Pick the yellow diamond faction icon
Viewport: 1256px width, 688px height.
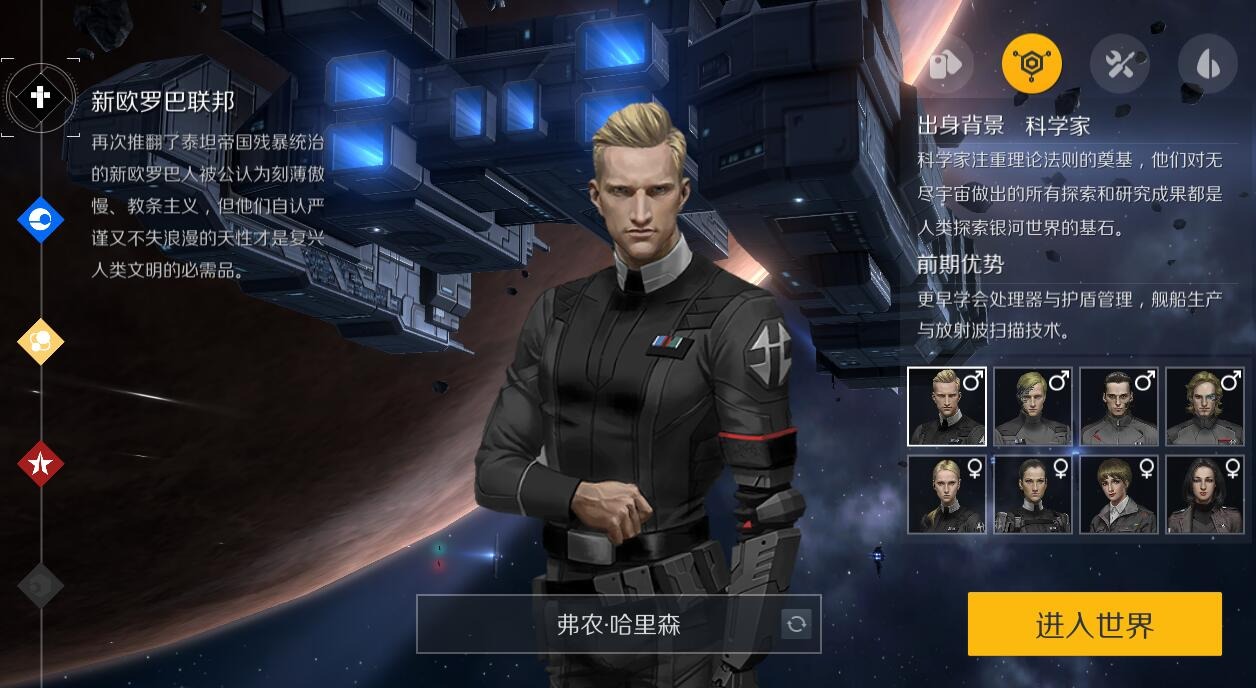tap(40, 342)
